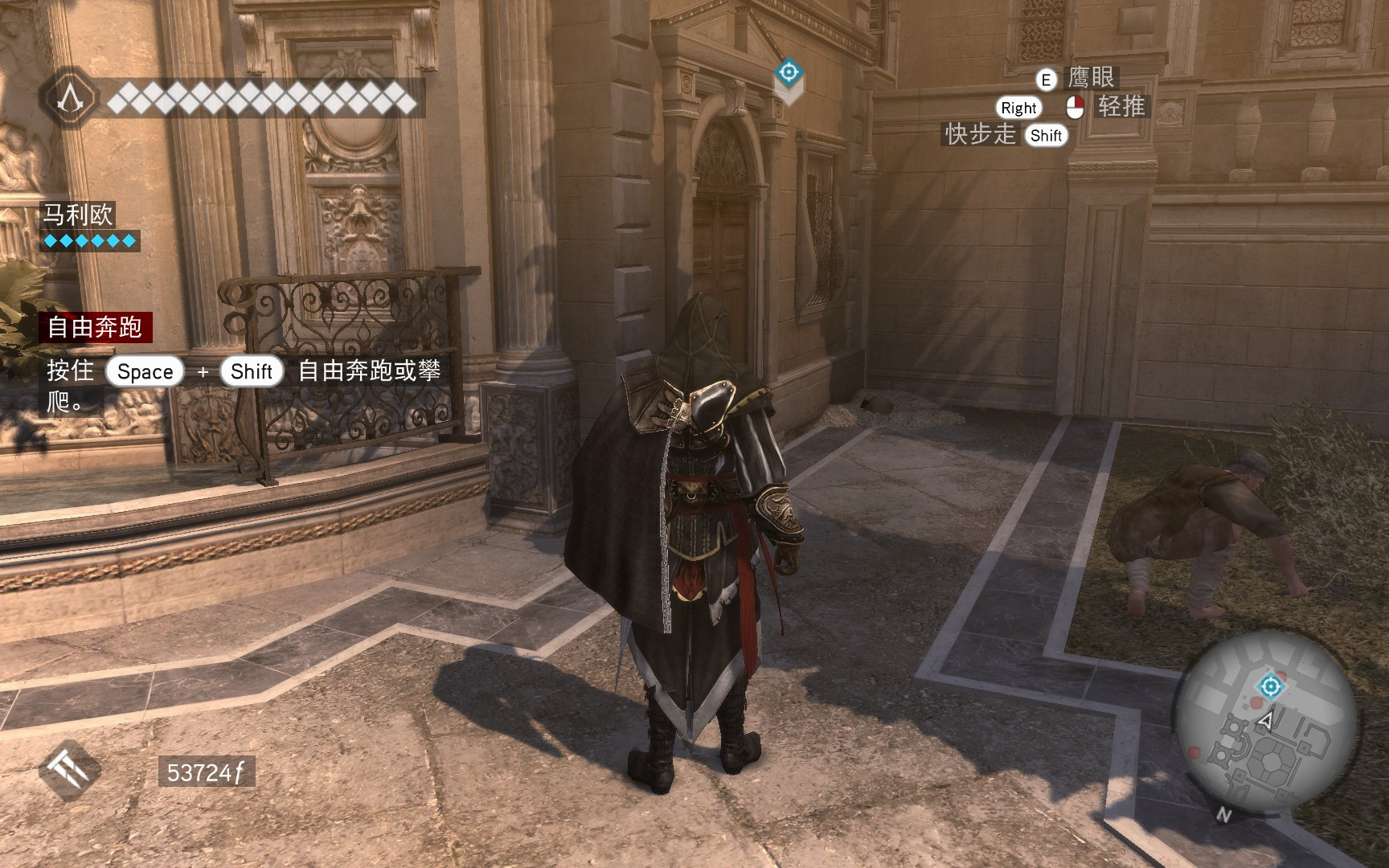Click the Assassin insignia sync icon
Screen dimensions: 1389x868
[71, 100]
